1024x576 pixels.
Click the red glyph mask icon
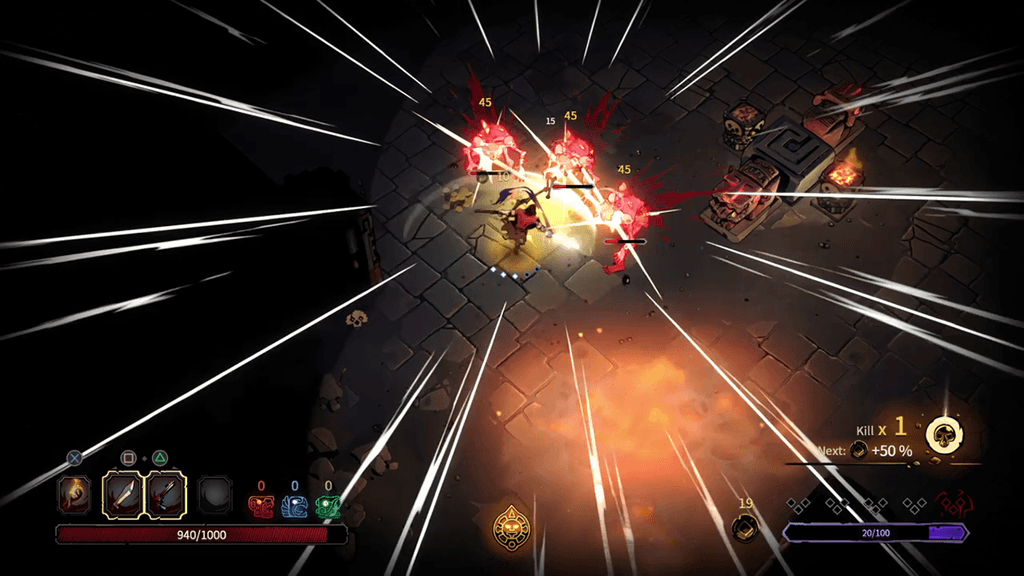[x=260, y=506]
